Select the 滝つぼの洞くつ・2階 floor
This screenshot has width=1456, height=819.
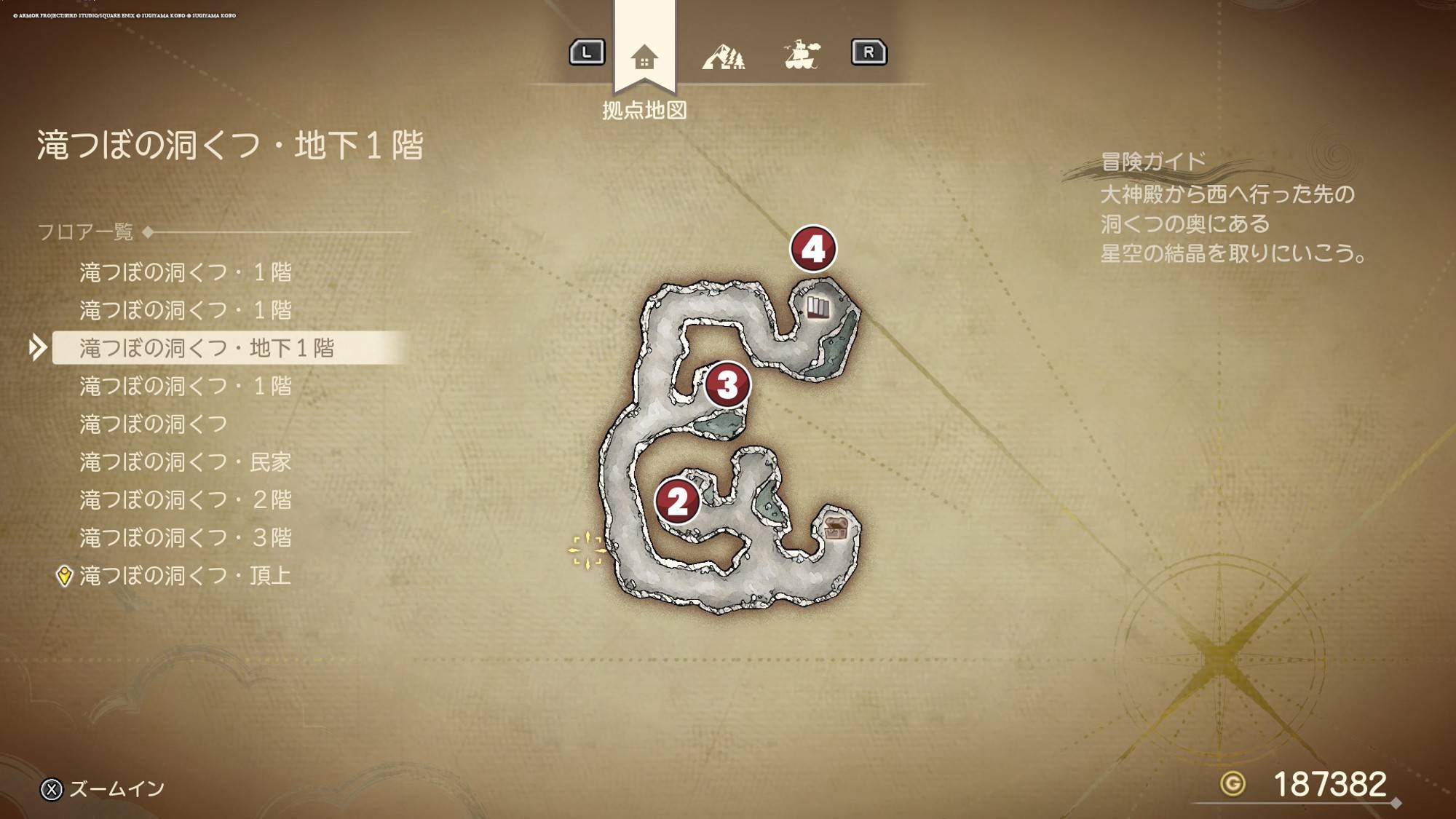pos(186,499)
